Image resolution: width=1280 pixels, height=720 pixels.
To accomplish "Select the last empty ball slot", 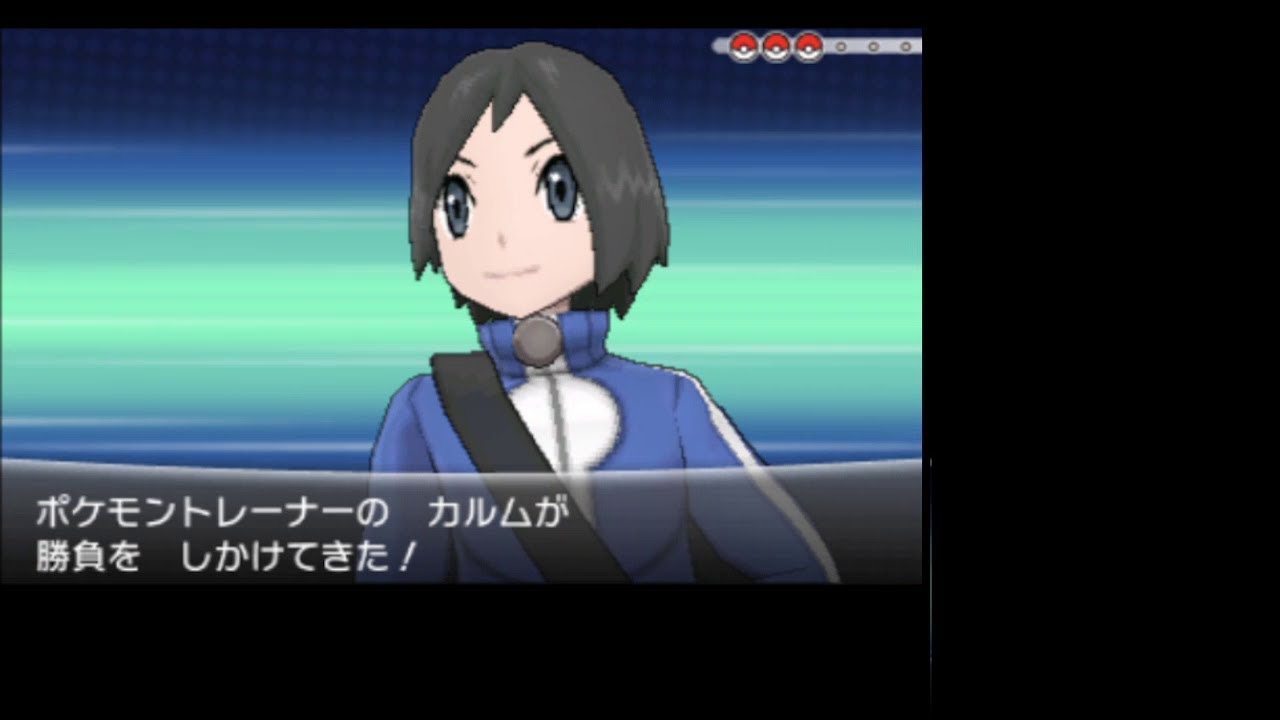I will (906, 45).
